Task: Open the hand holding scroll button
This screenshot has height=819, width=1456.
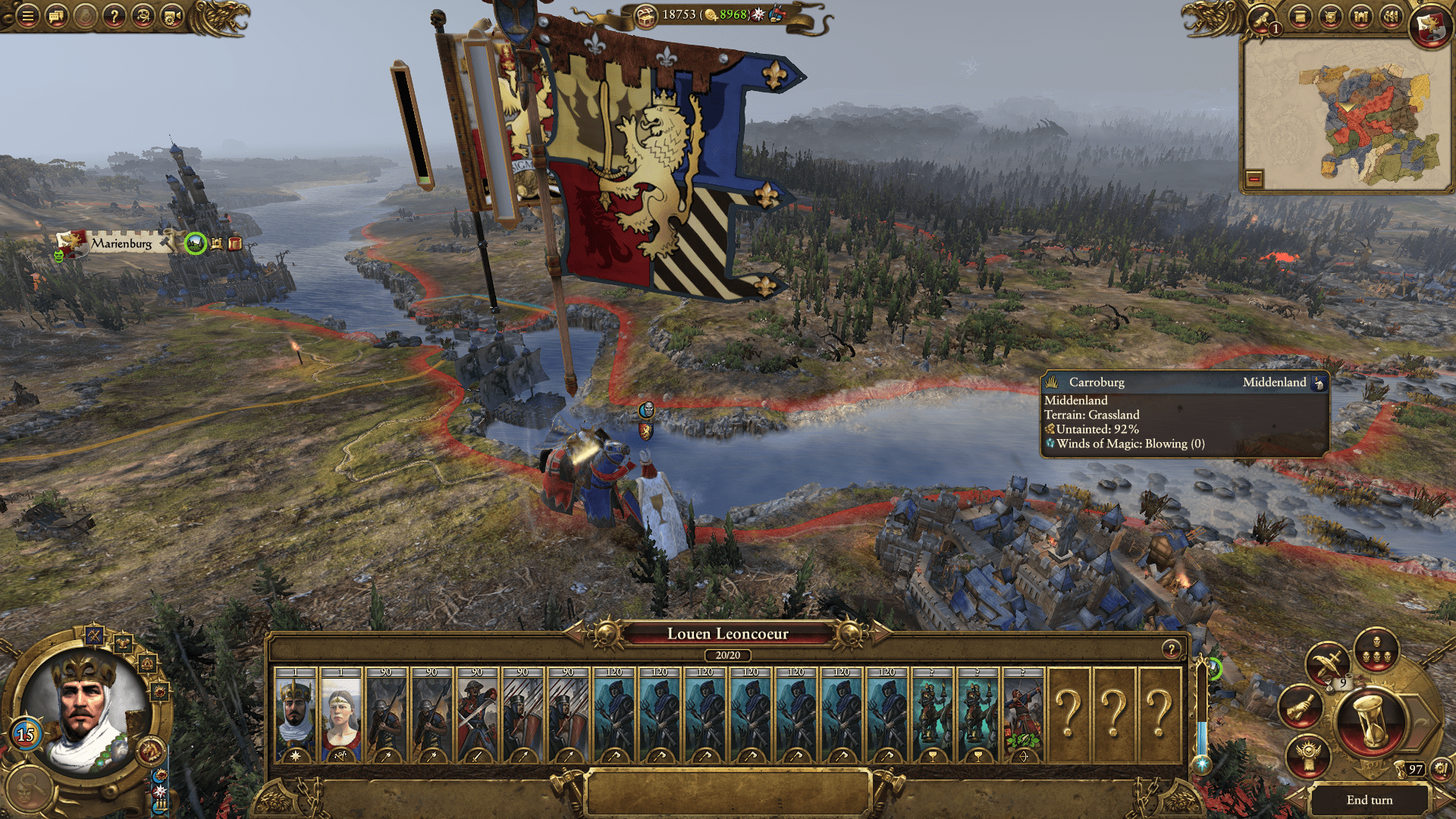Action: click(1300, 707)
